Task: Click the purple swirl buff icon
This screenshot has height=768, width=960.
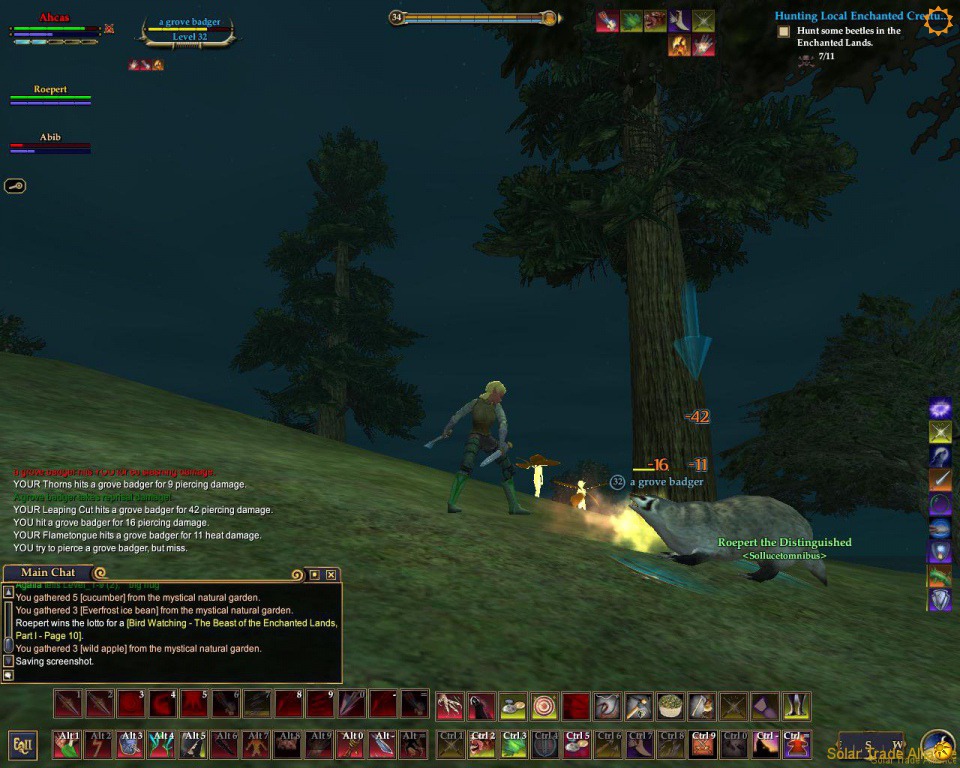Action: click(x=940, y=408)
